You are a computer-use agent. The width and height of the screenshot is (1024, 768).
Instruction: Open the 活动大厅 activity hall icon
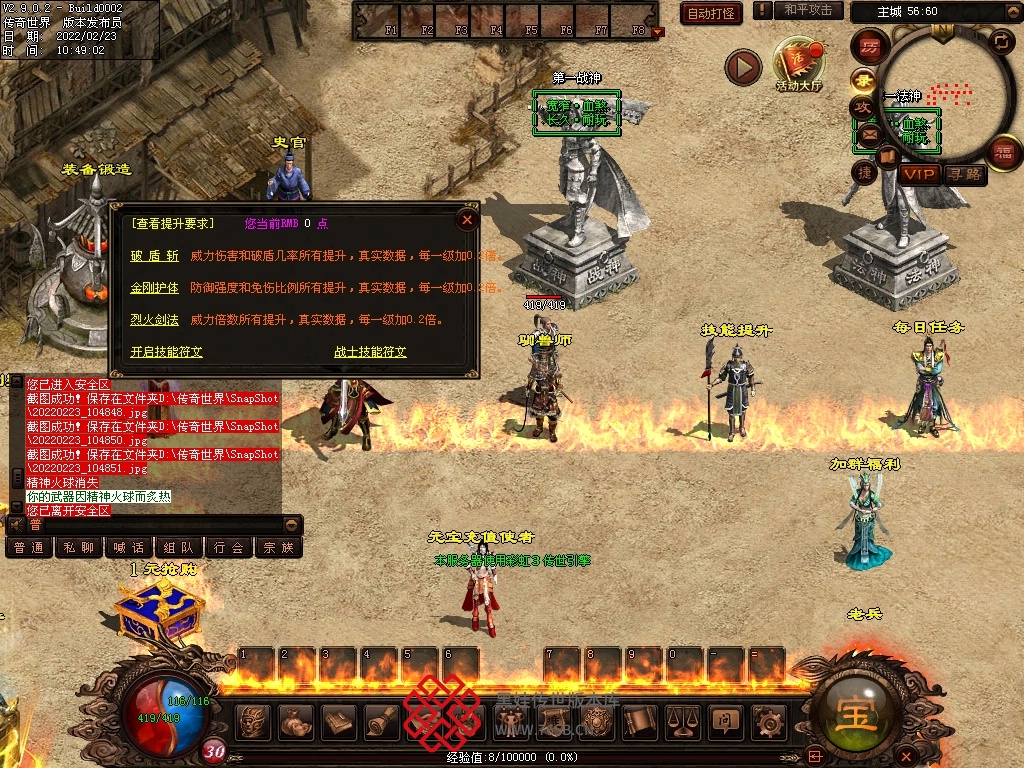point(799,65)
